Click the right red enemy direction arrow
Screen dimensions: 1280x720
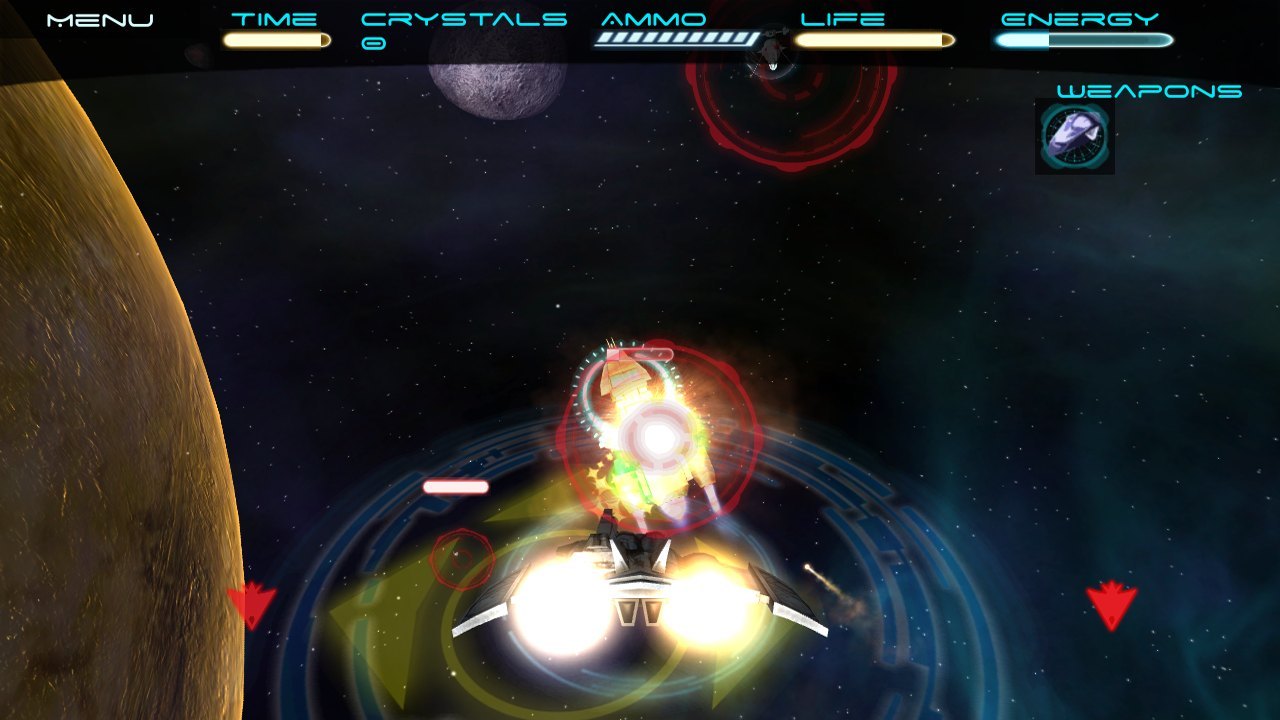tap(1113, 605)
